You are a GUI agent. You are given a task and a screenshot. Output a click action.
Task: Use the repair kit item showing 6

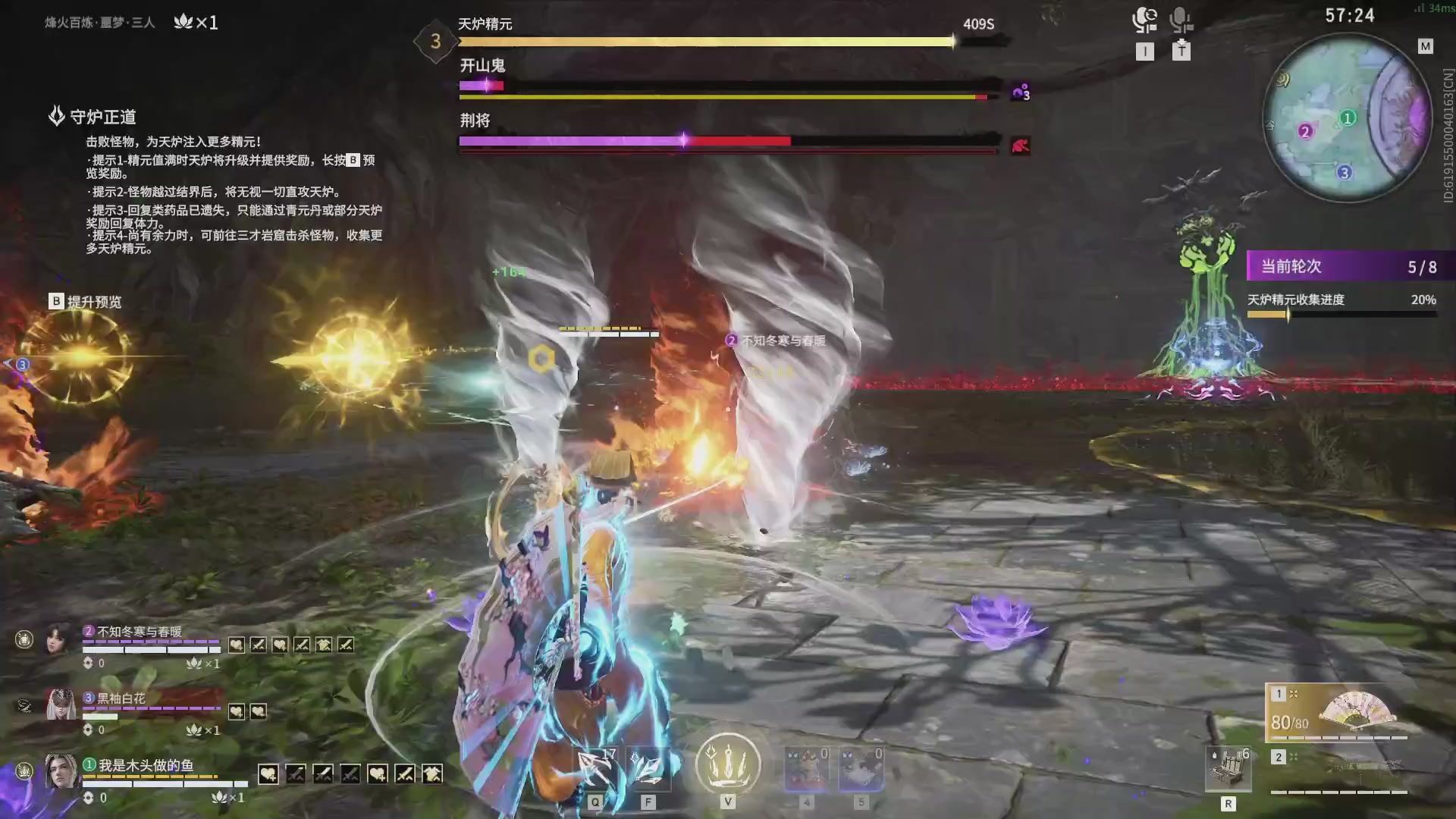click(1228, 769)
